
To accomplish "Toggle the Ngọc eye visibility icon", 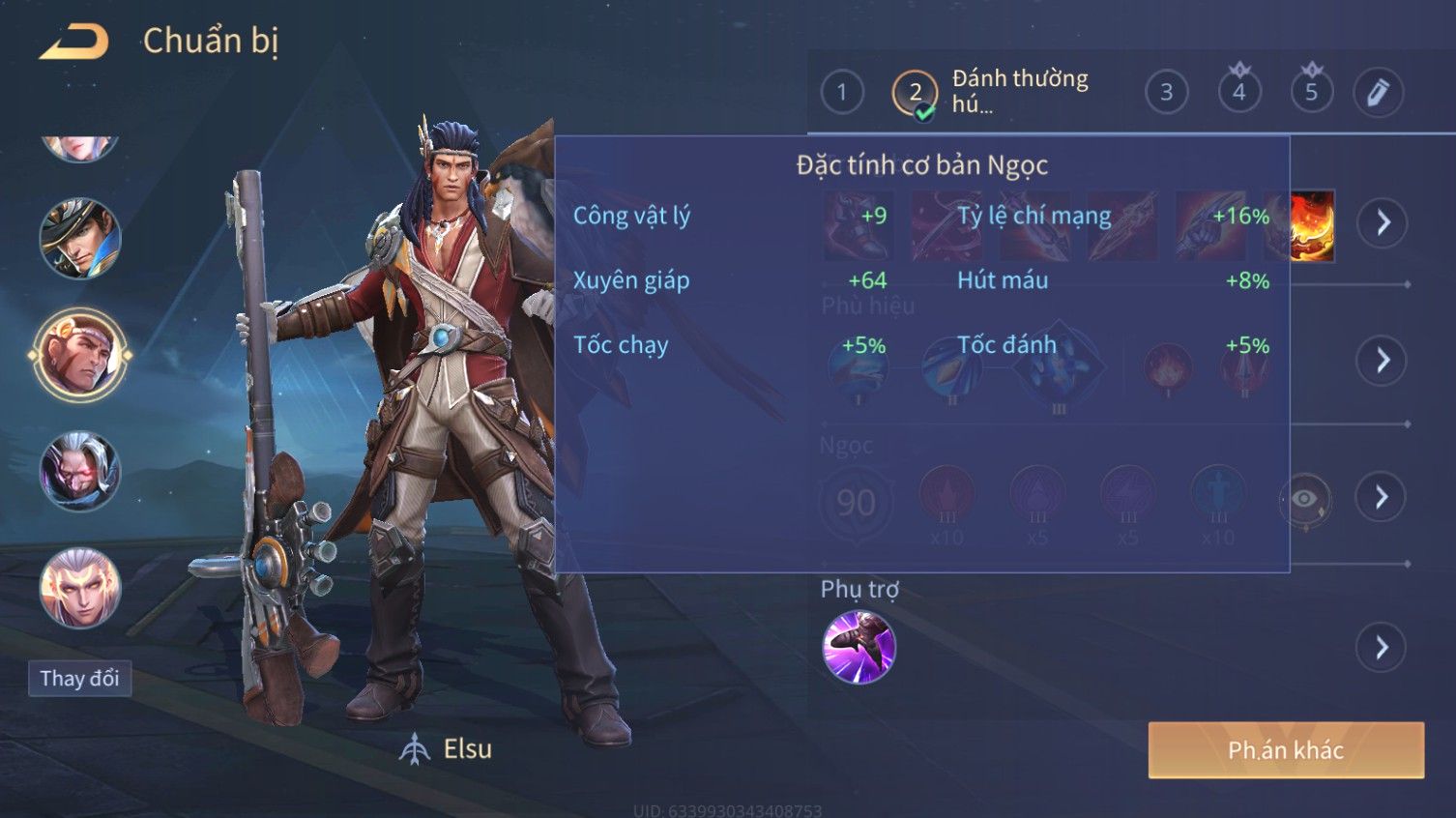I will click(1303, 499).
